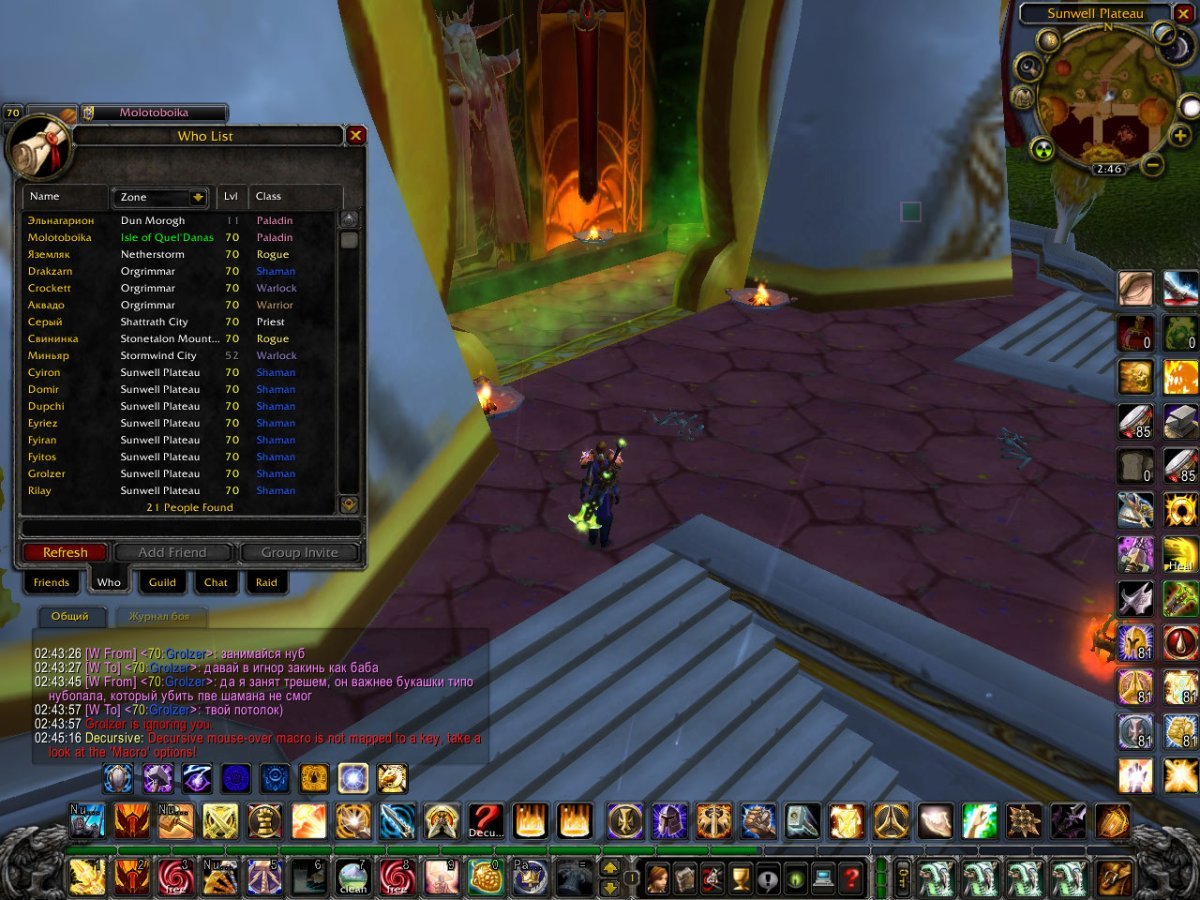This screenshot has width=1200, height=900.
Task: Open the Zone column dropdown
Action: 198,197
